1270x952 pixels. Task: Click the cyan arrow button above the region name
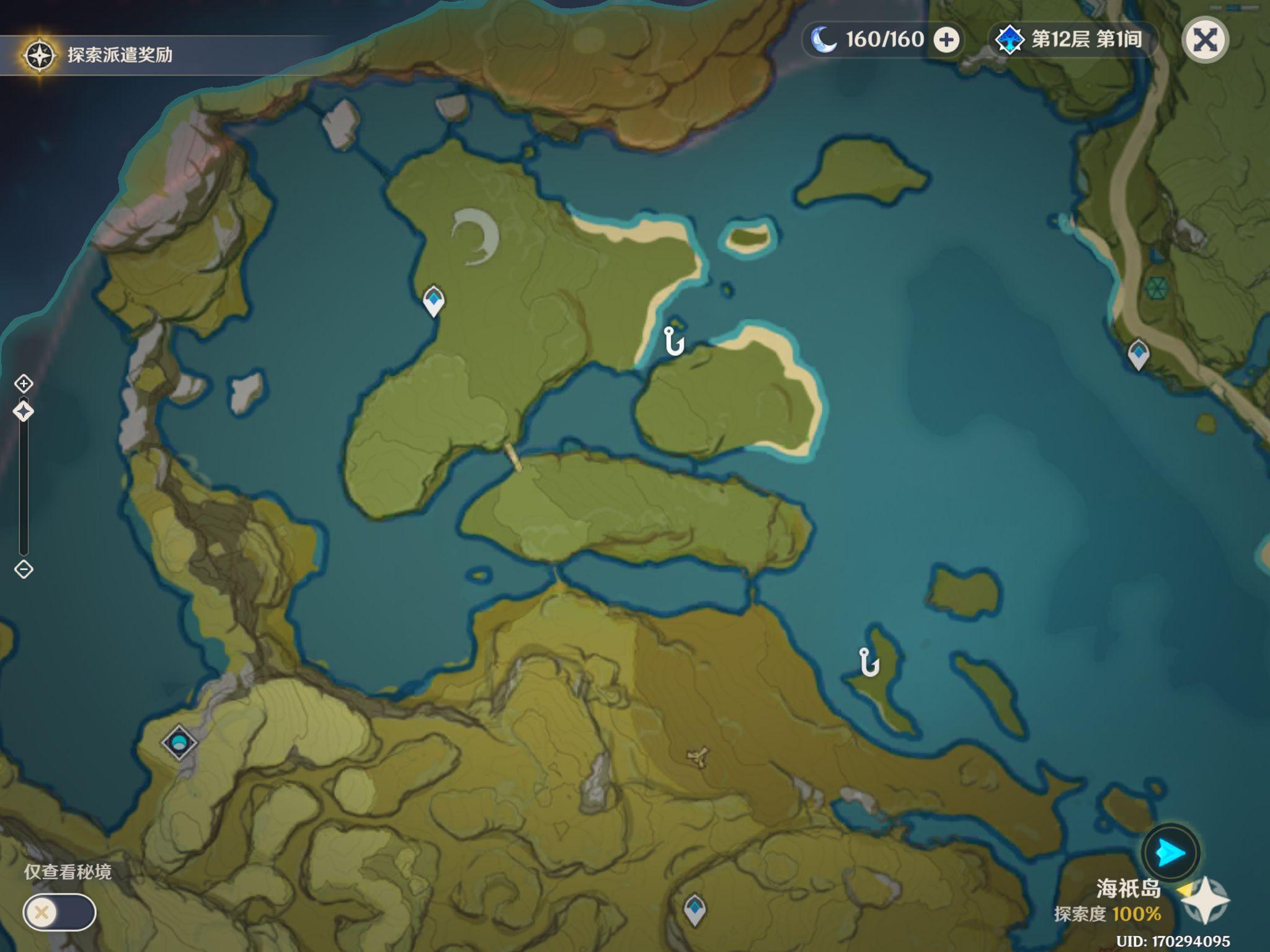coord(1170,853)
